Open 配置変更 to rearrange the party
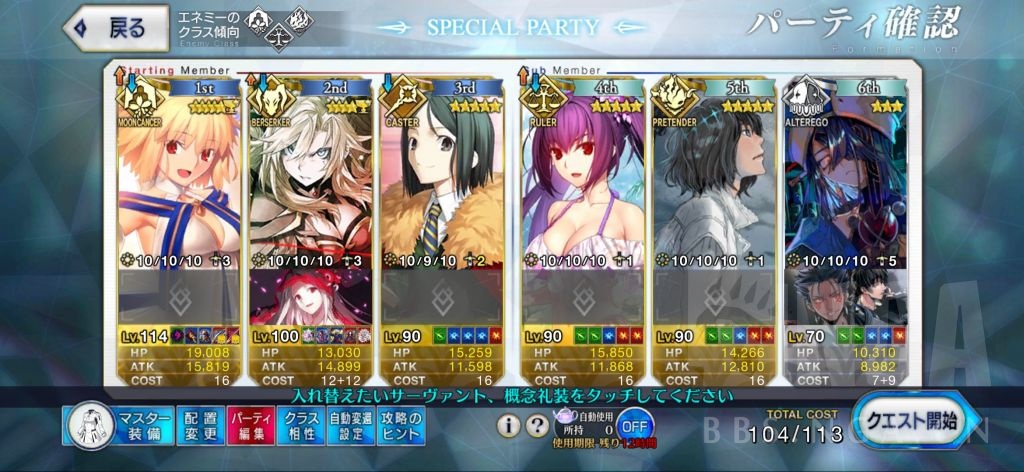 coord(200,425)
